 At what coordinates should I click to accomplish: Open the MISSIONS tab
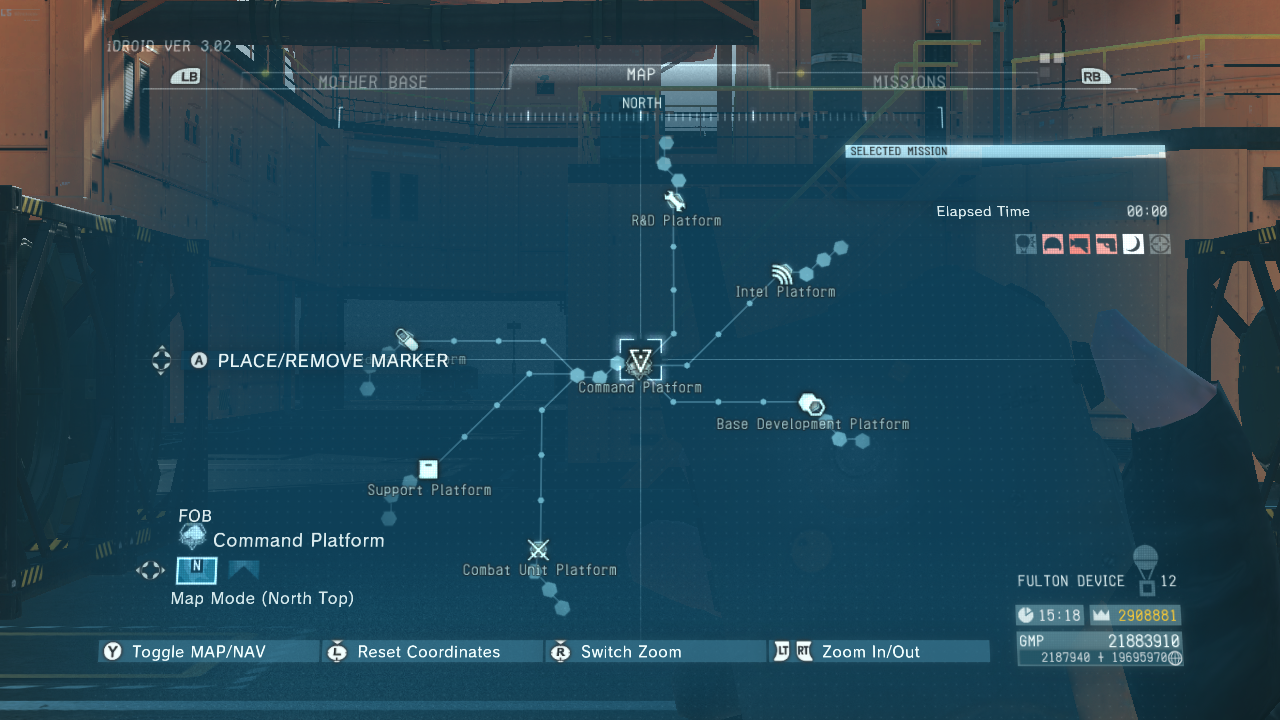point(910,81)
